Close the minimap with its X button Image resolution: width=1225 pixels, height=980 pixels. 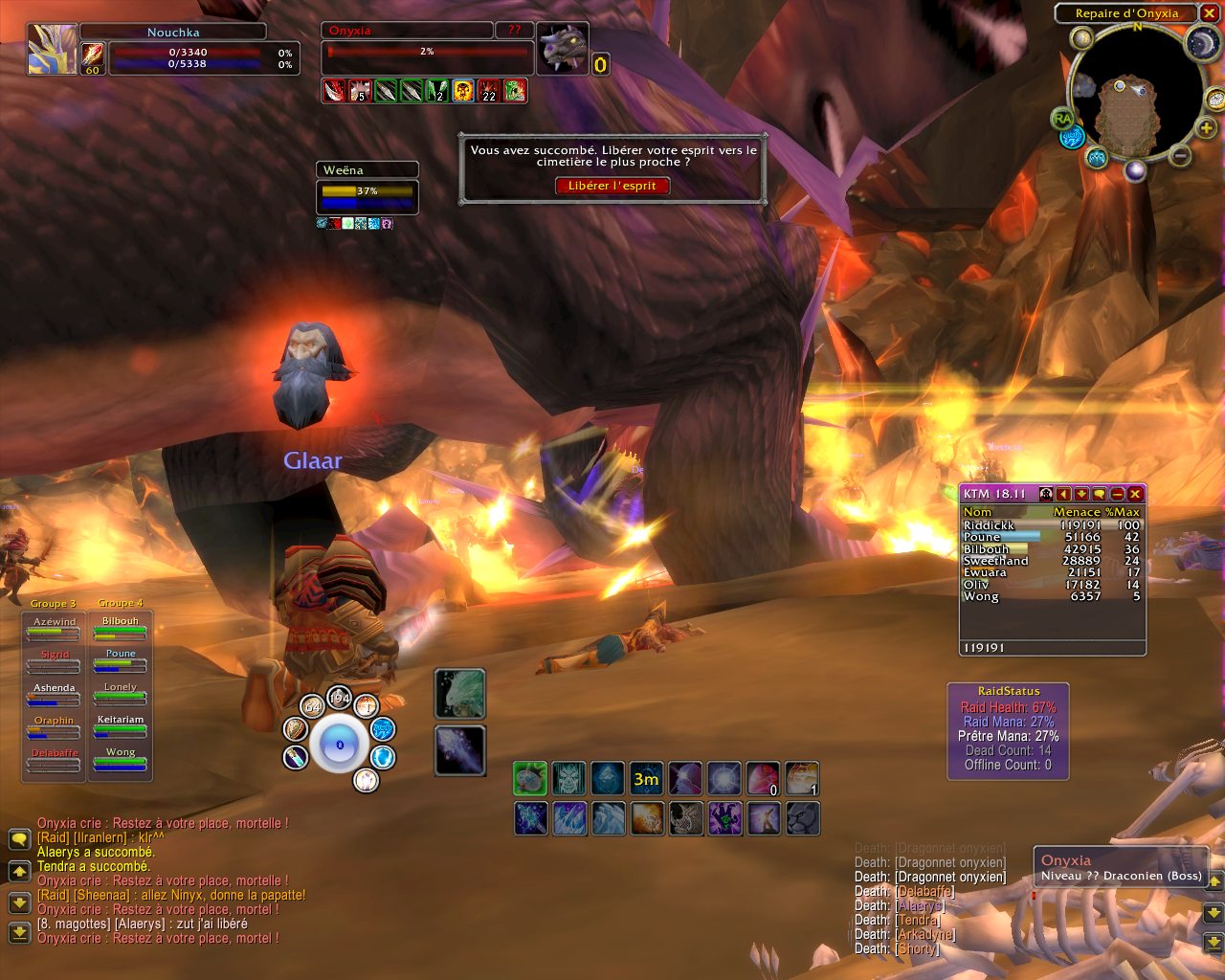[x=1210, y=13]
